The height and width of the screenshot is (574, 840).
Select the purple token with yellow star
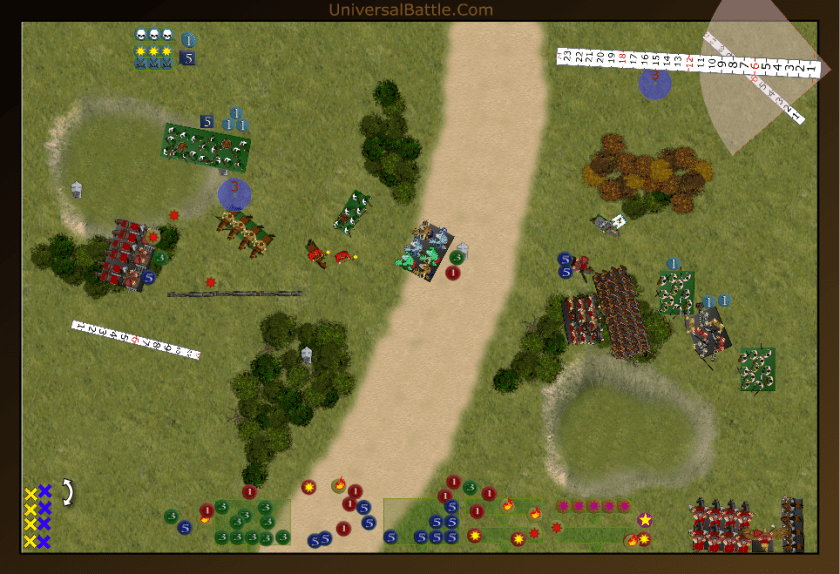(x=645, y=519)
